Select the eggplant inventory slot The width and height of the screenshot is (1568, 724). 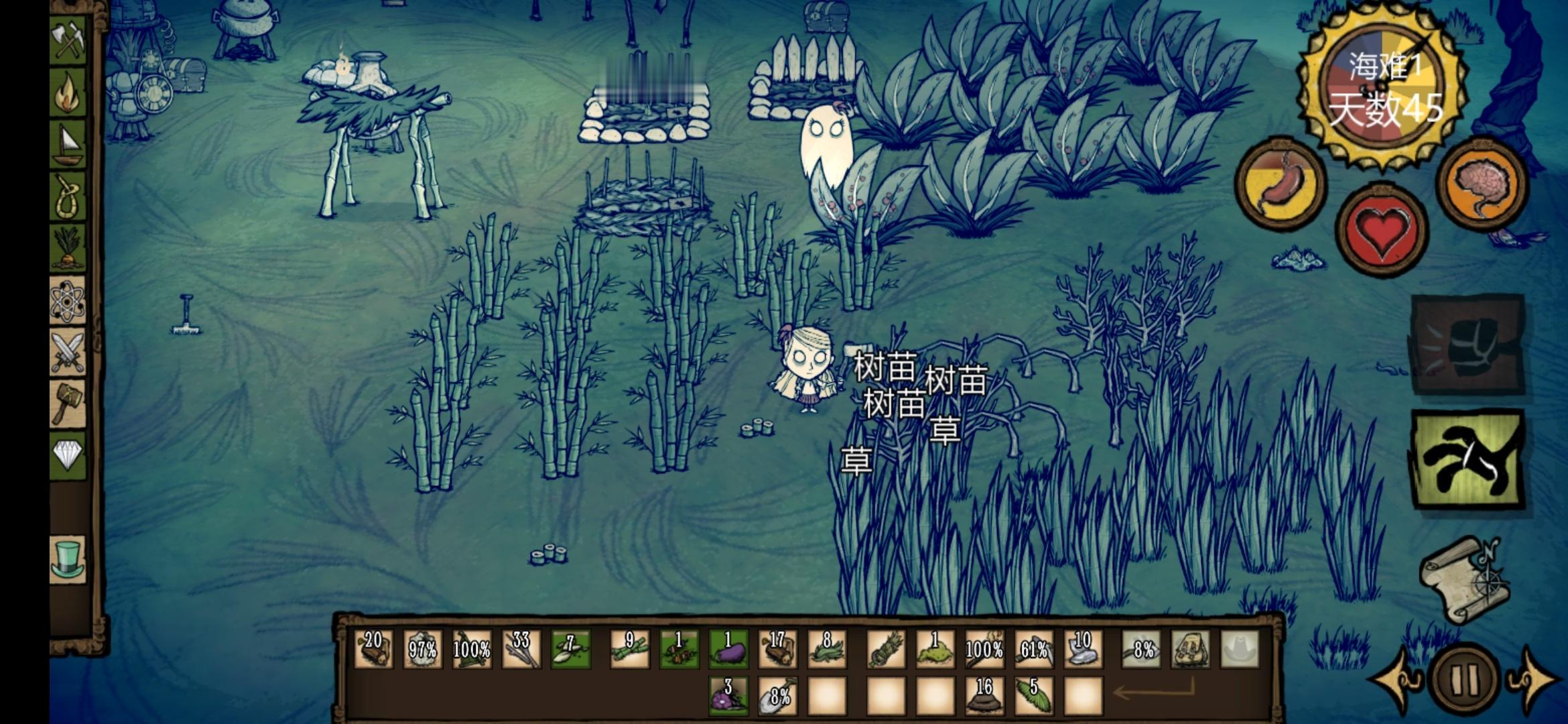(728, 649)
